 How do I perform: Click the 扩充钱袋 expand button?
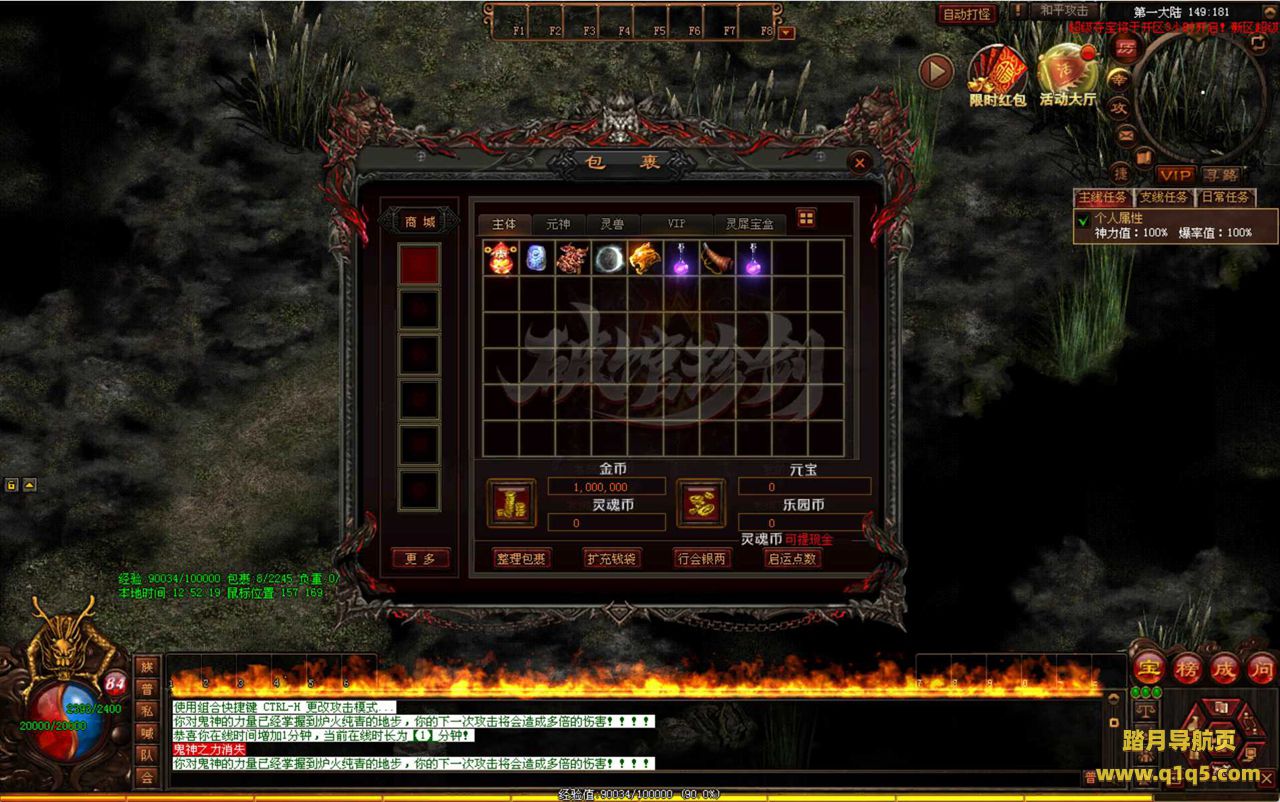(x=612, y=559)
